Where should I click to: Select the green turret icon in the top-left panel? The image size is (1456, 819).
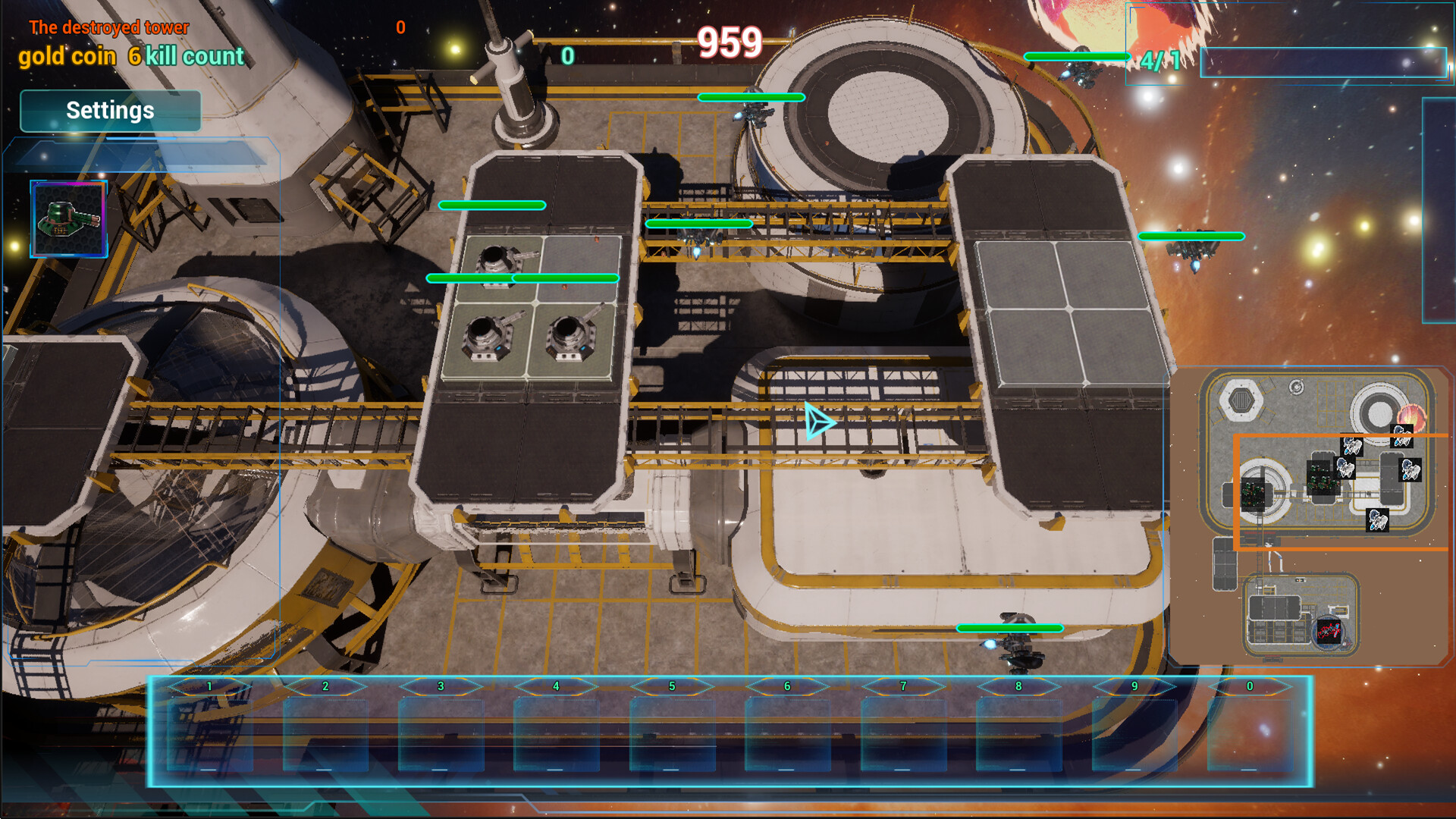pyautogui.click(x=68, y=218)
